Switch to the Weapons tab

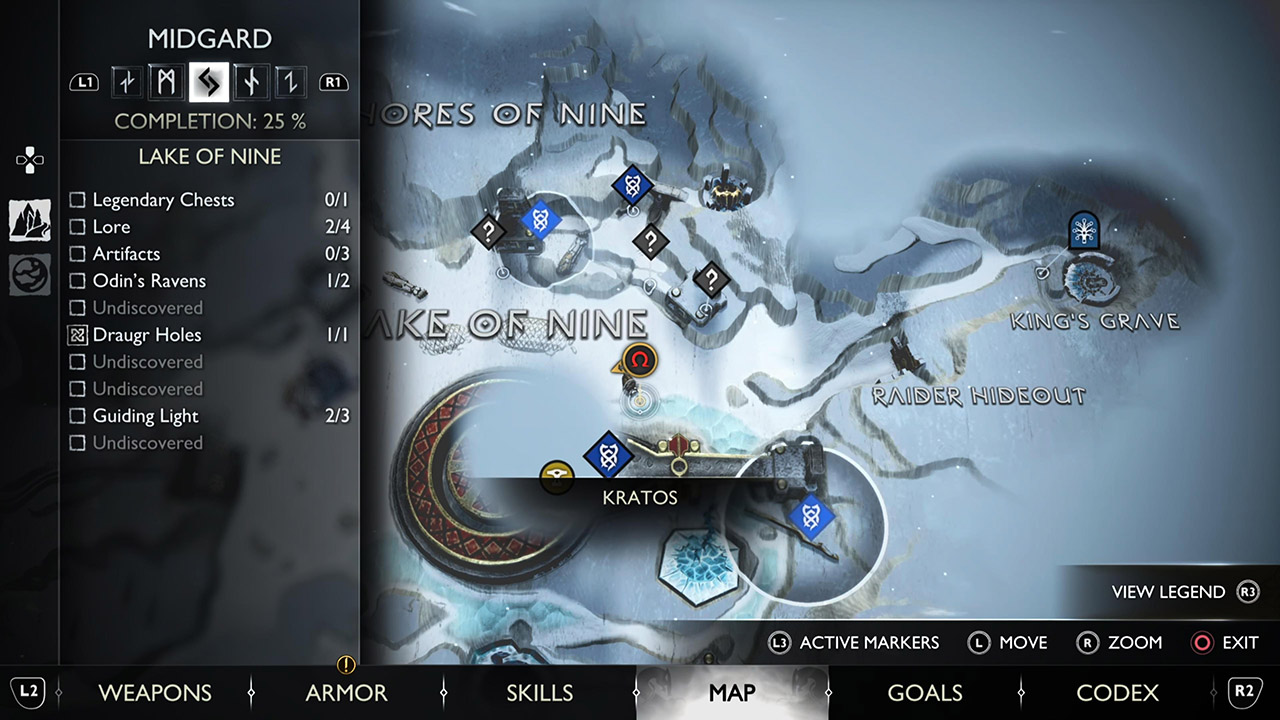pyautogui.click(x=155, y=693)
